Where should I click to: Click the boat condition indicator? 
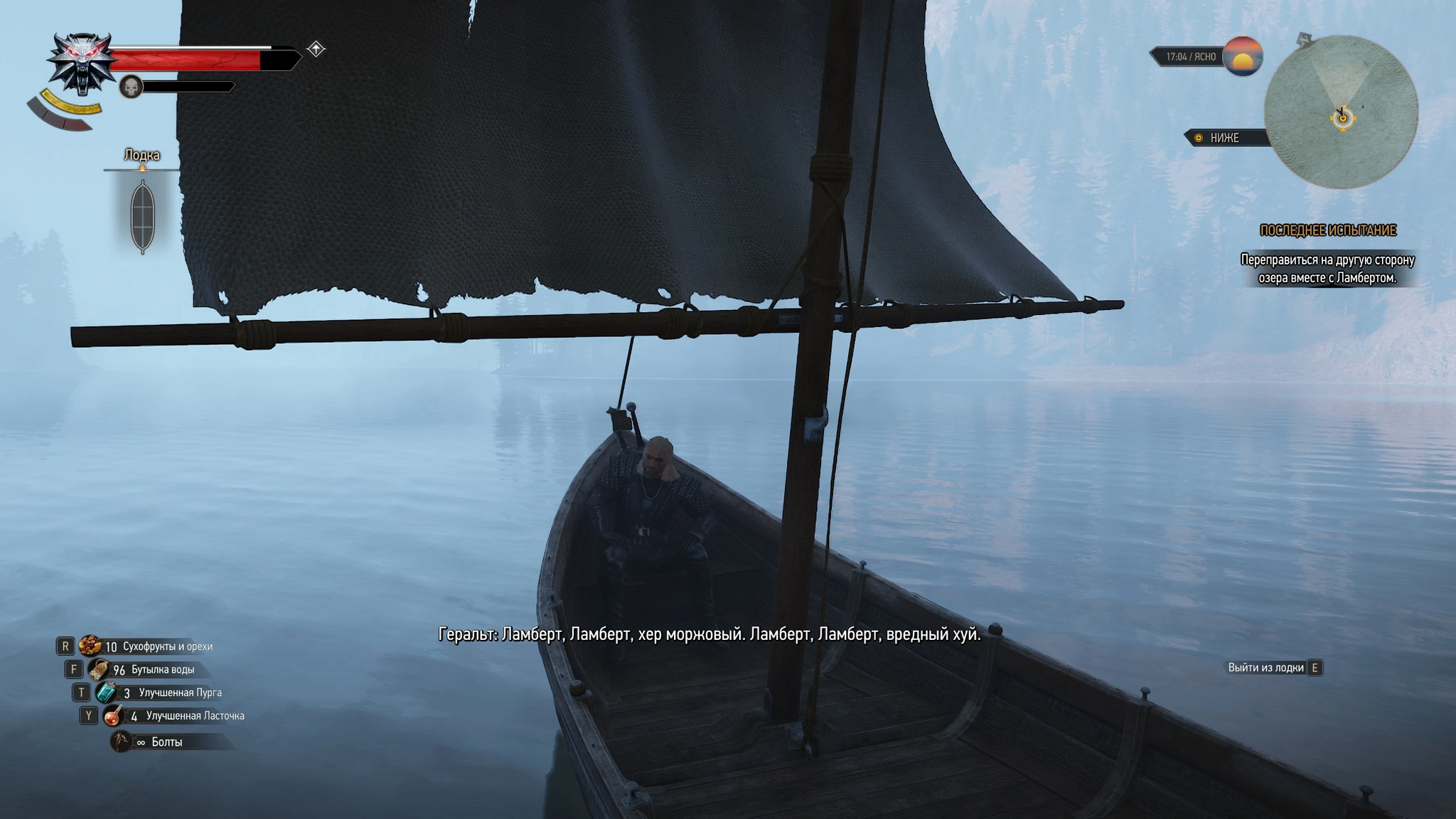(x=142, y=216)
